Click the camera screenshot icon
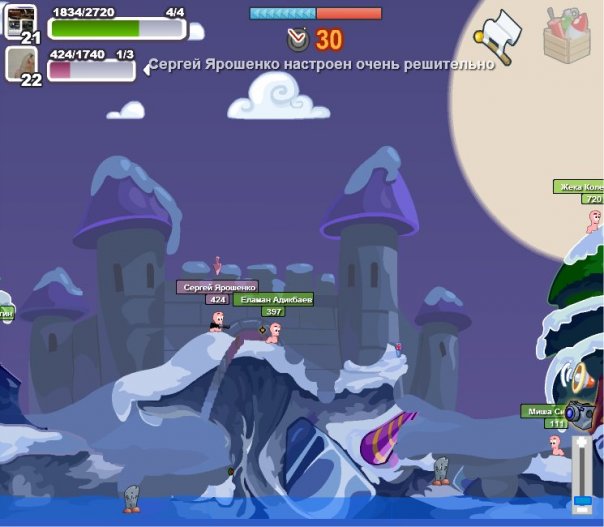Image resolution: width=604 pixels, height=527 pixels. 580,413
